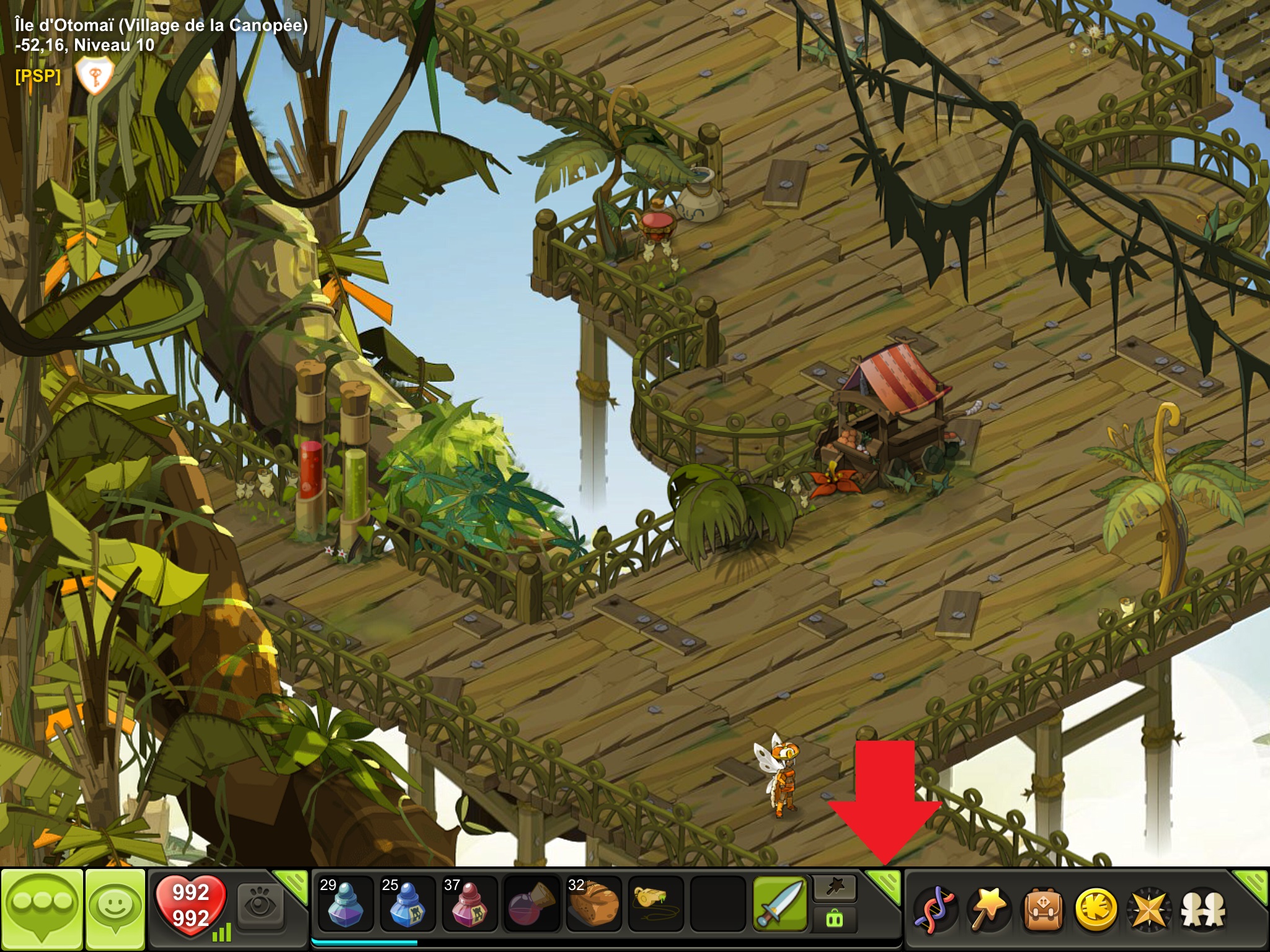Expand the green corner beside the eye button

(293, 884)
